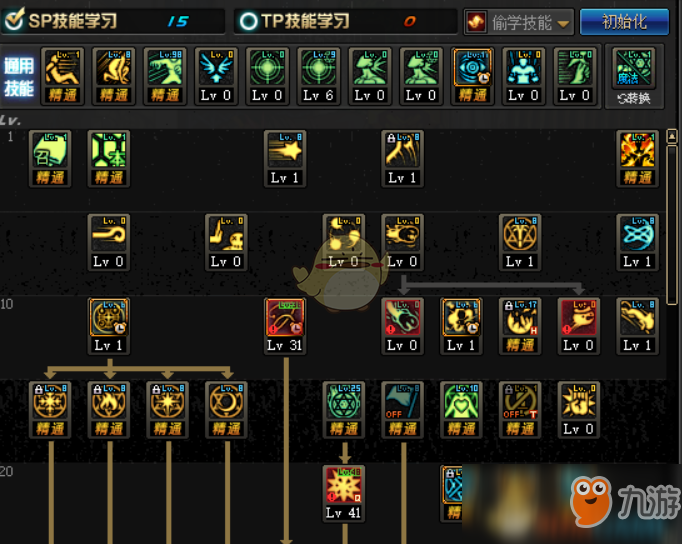Select the blue humanoid Lv 0 general skill
Viewport: 682px width, 544px height.
click(x=523, y=69)
